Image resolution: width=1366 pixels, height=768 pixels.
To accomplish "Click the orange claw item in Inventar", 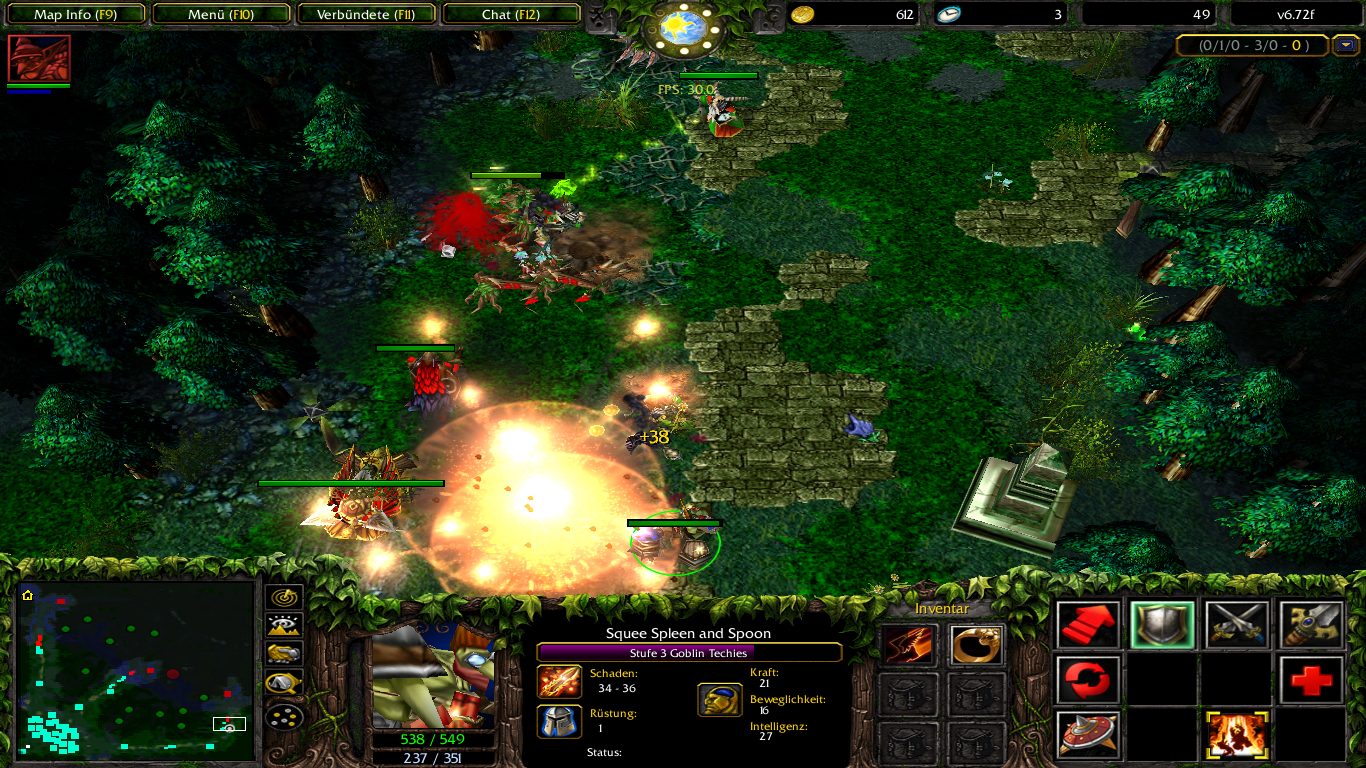I will pos(906,645).
